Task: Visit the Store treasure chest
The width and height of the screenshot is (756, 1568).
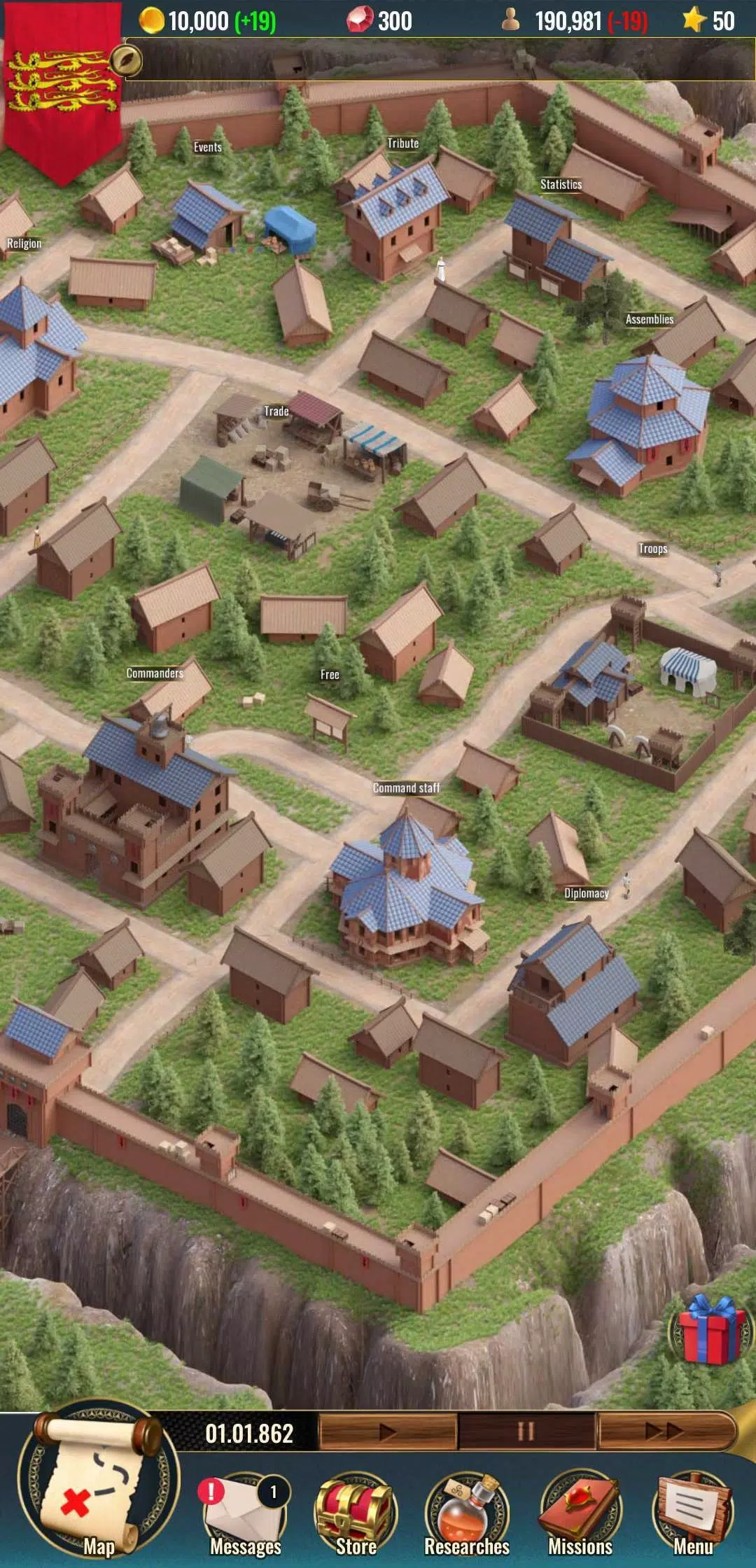Action: click(356, 1512)
